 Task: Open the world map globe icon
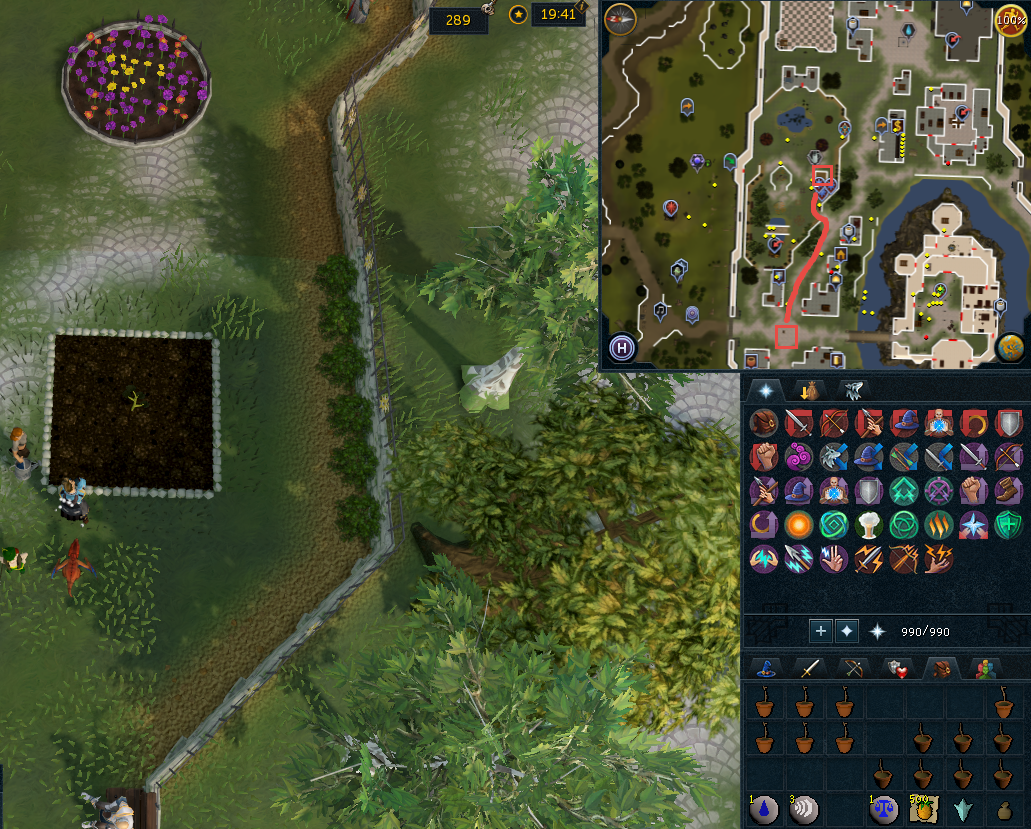click(1010, 347)
